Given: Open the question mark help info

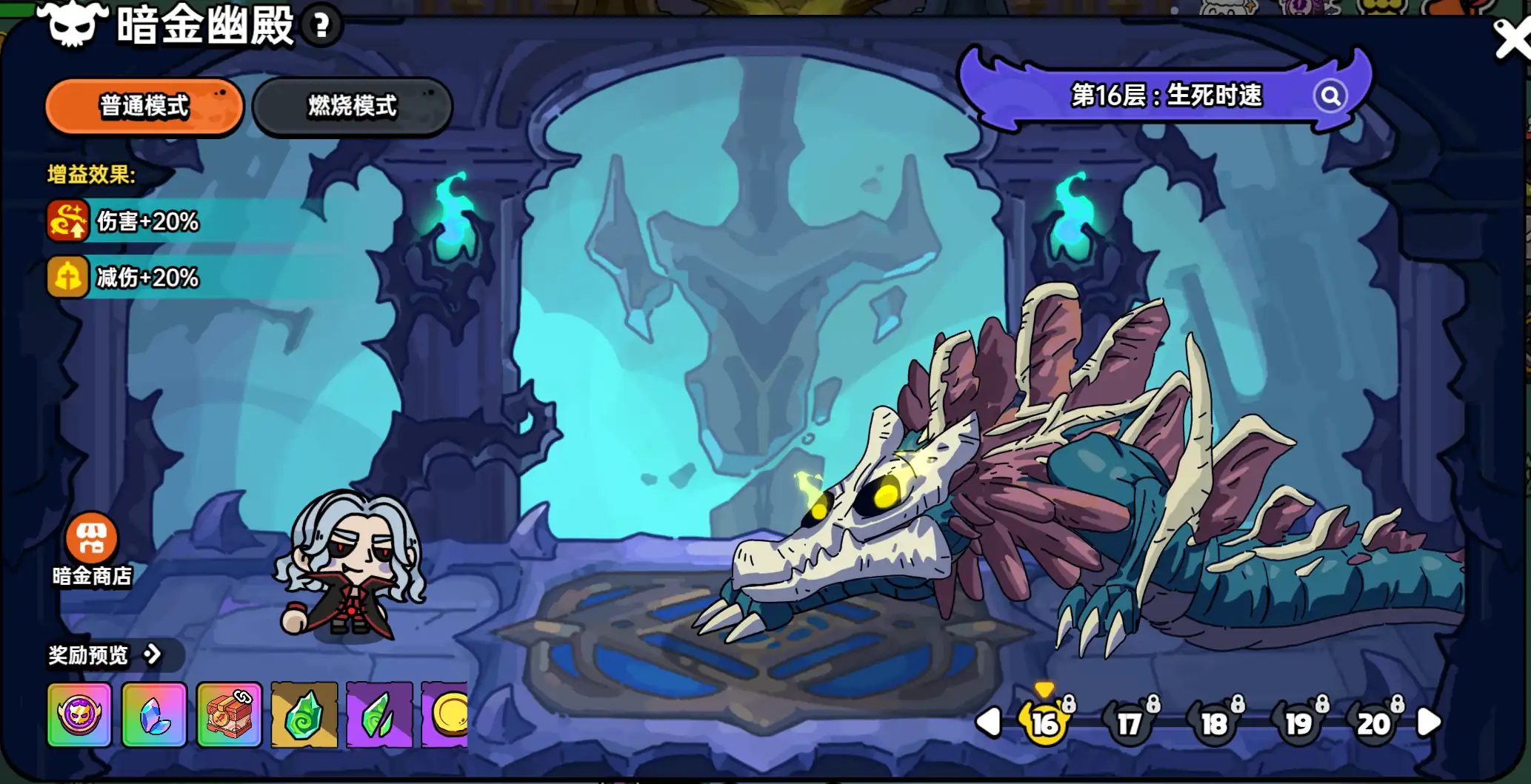Looking at the screenshot, I should pyautogui.click(x=321, y=27).
